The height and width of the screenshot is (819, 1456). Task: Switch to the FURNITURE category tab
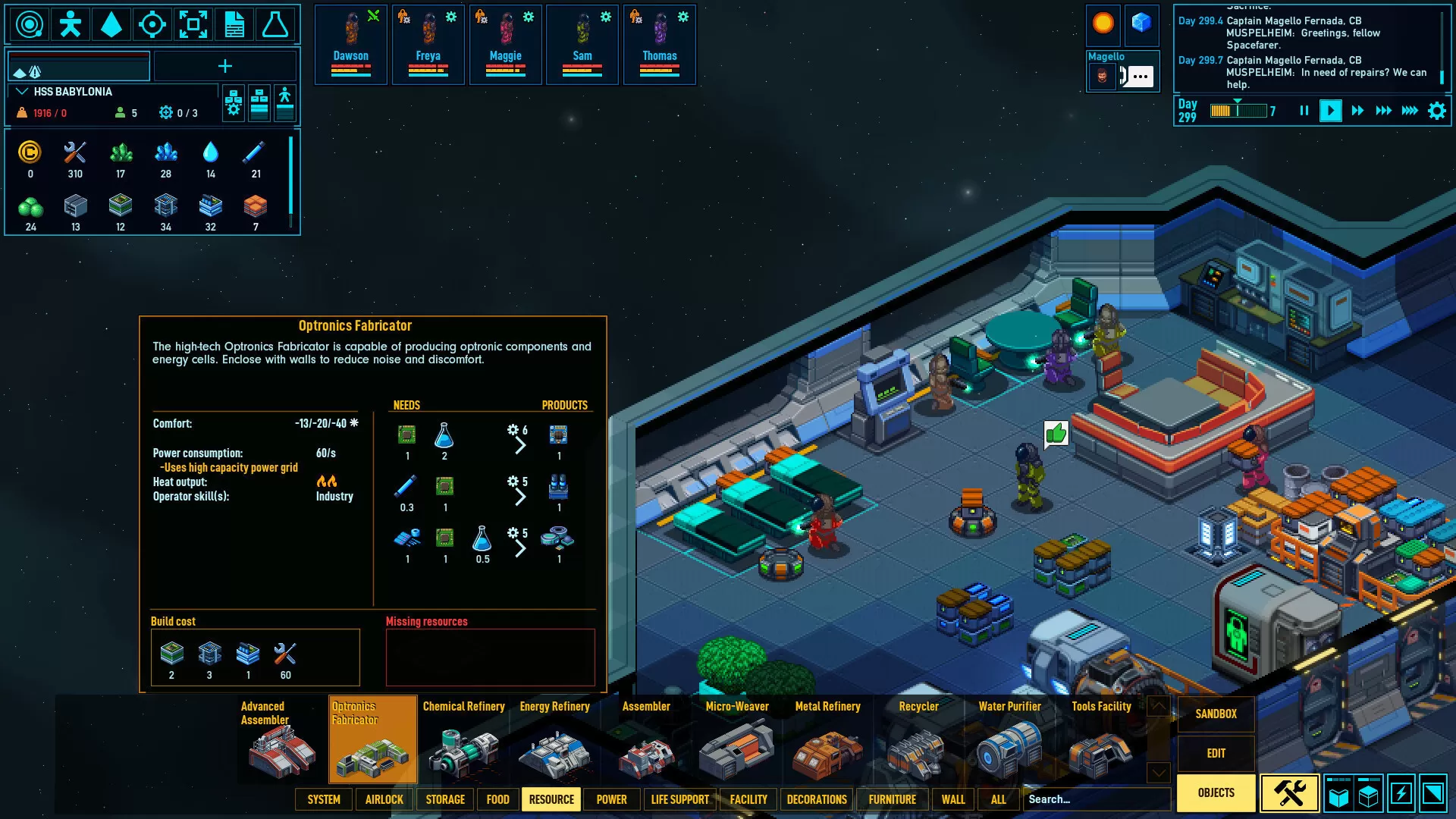click(892, 799)
